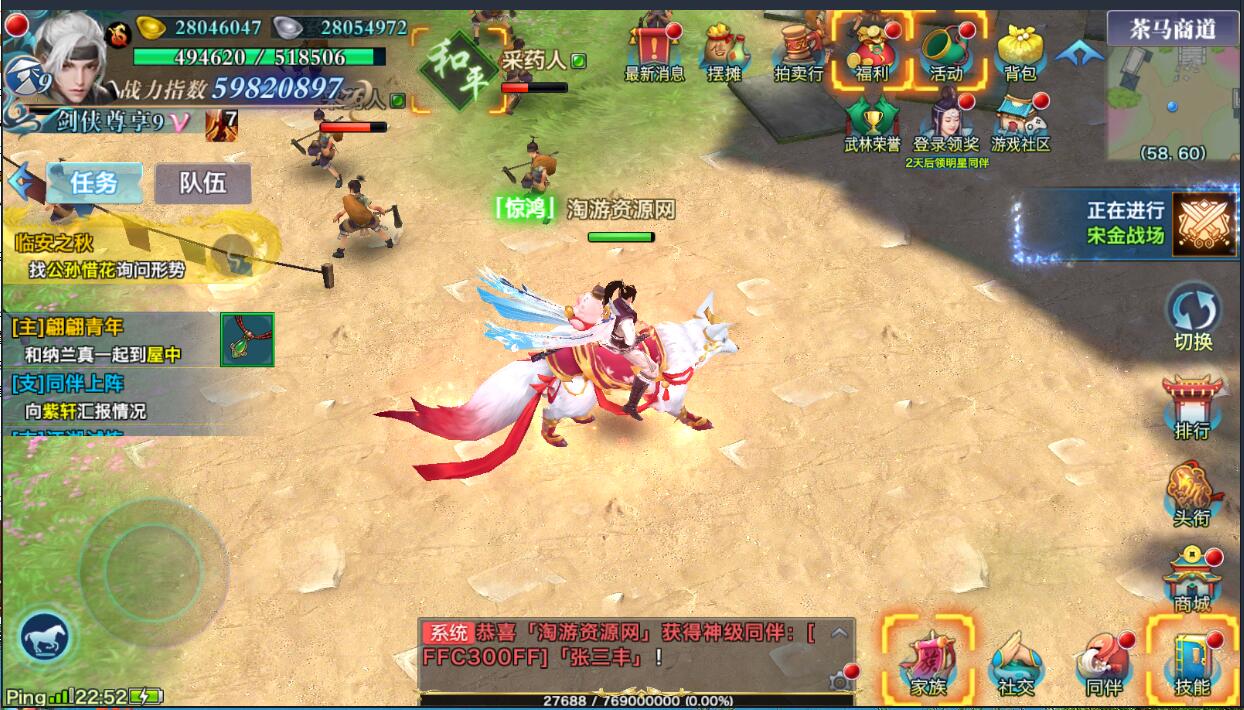
Task: Open the 最新消息 news icon
Action: [654, 52]
